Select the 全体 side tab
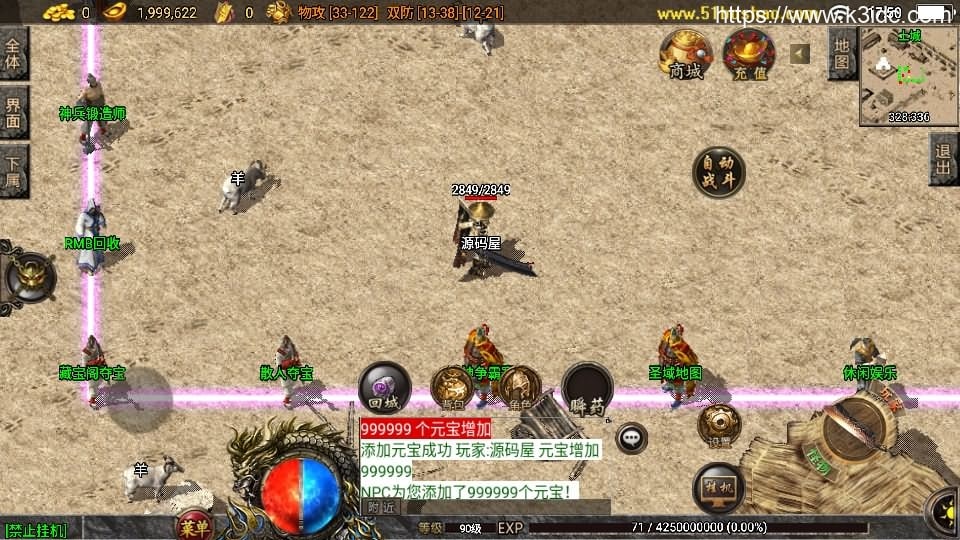 (14, 53)
